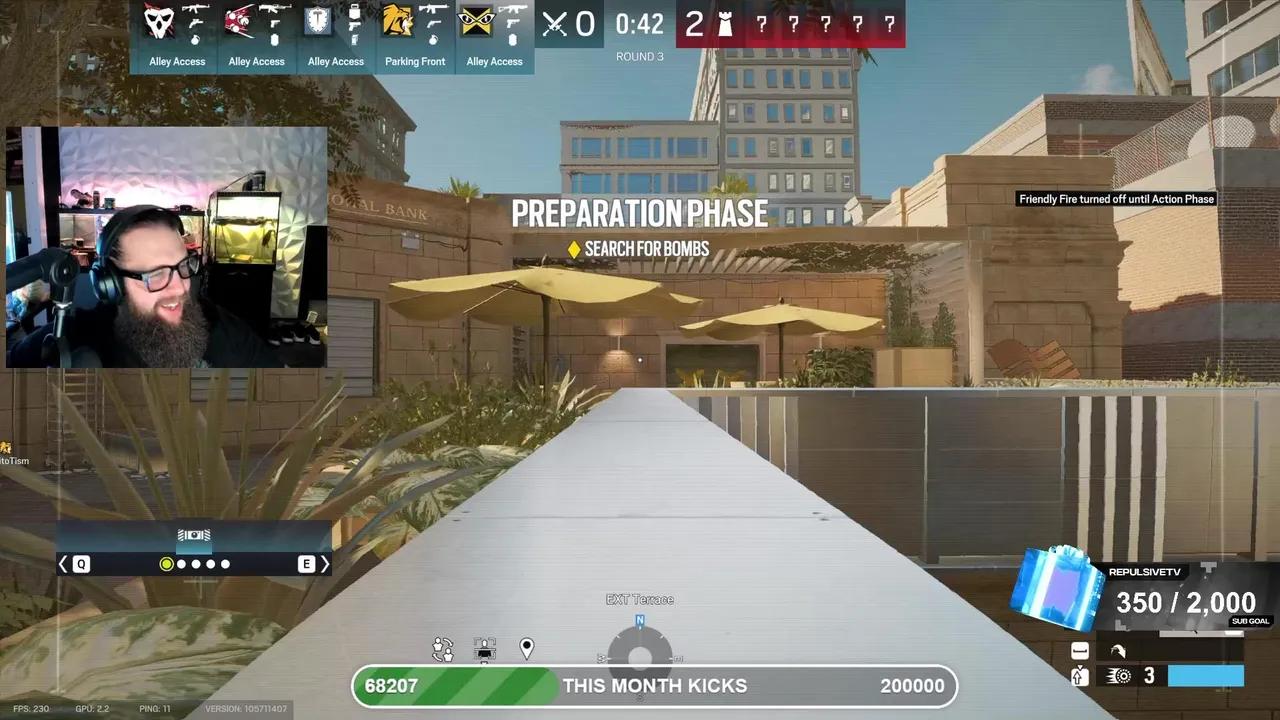Select the Alley Access spawn under the skull operator
The image size is (1280, 720).
(177, 61)
